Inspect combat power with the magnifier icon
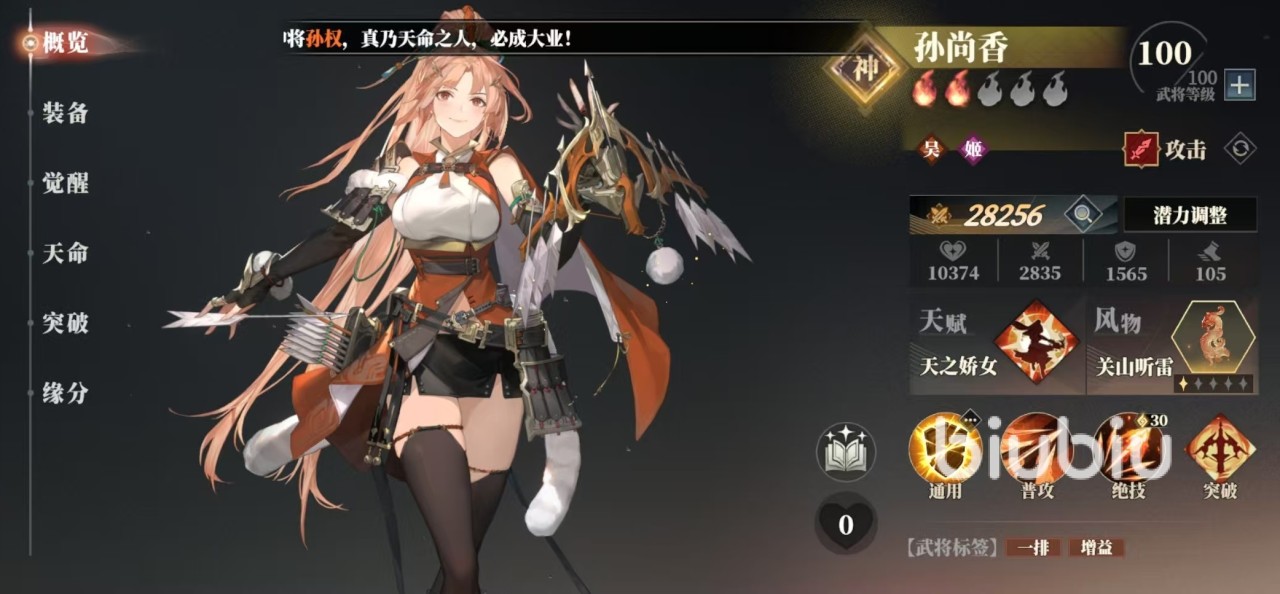Screen dimensions: 1280x594 click(1080, 213)
